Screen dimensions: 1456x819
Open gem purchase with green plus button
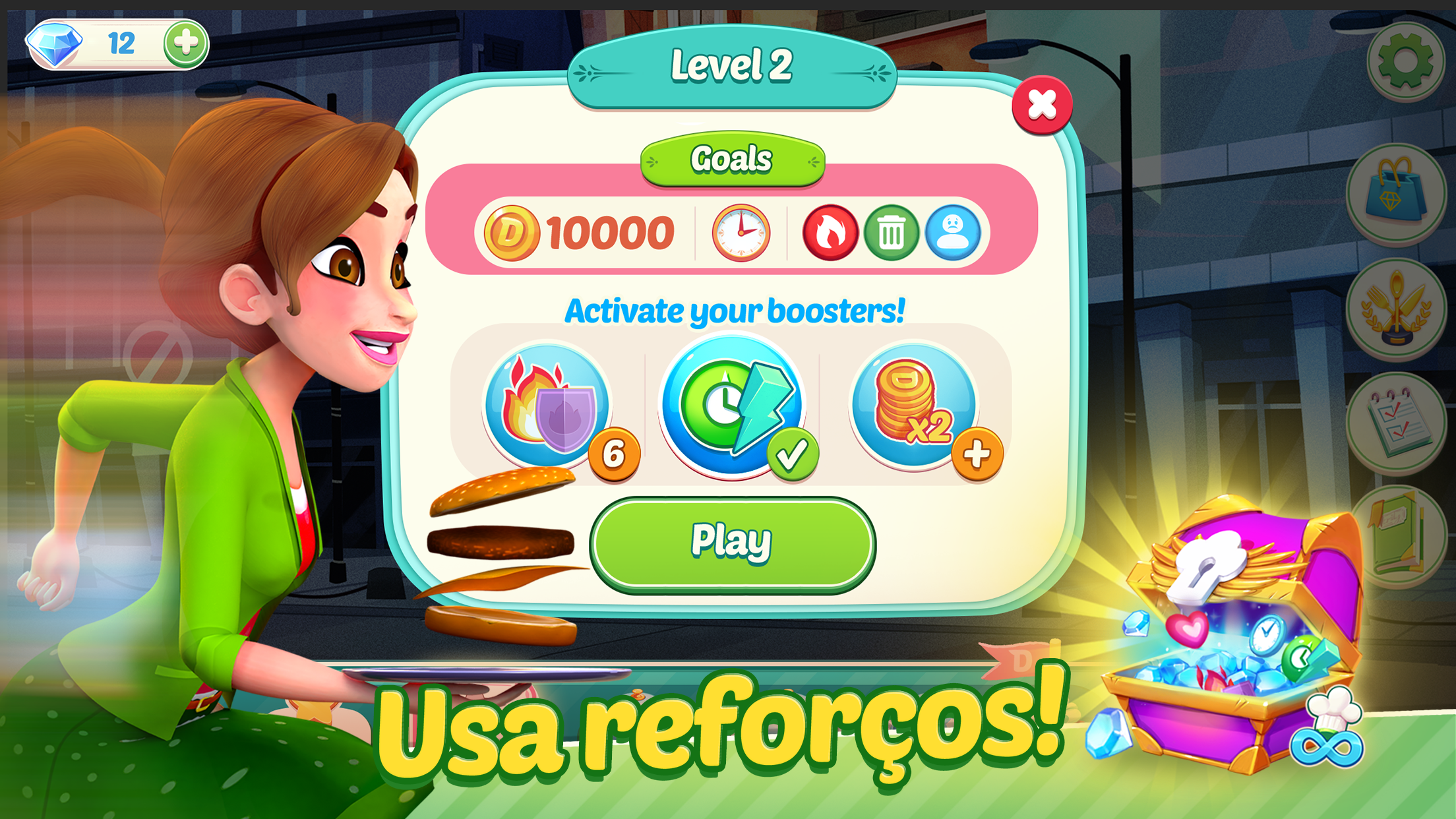[x=185, y=44]
